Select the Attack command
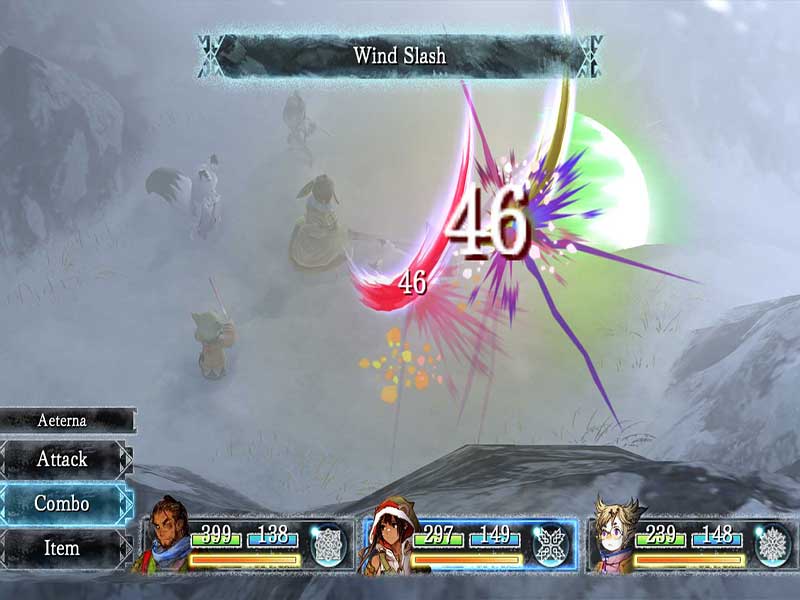The width and height of the screenshot is (800, 600). point(63,459)
